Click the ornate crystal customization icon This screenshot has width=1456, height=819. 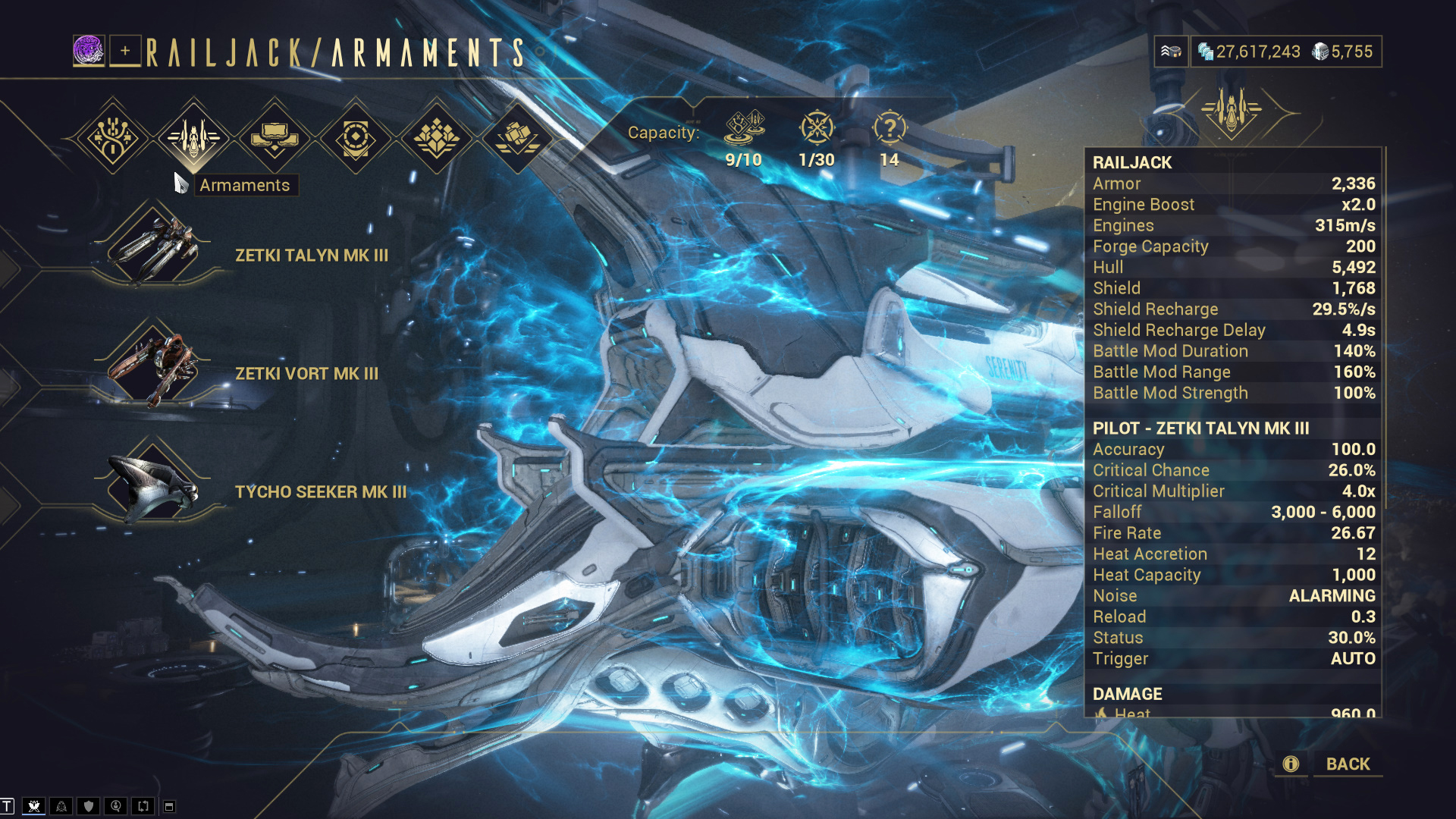pos(438,138)
